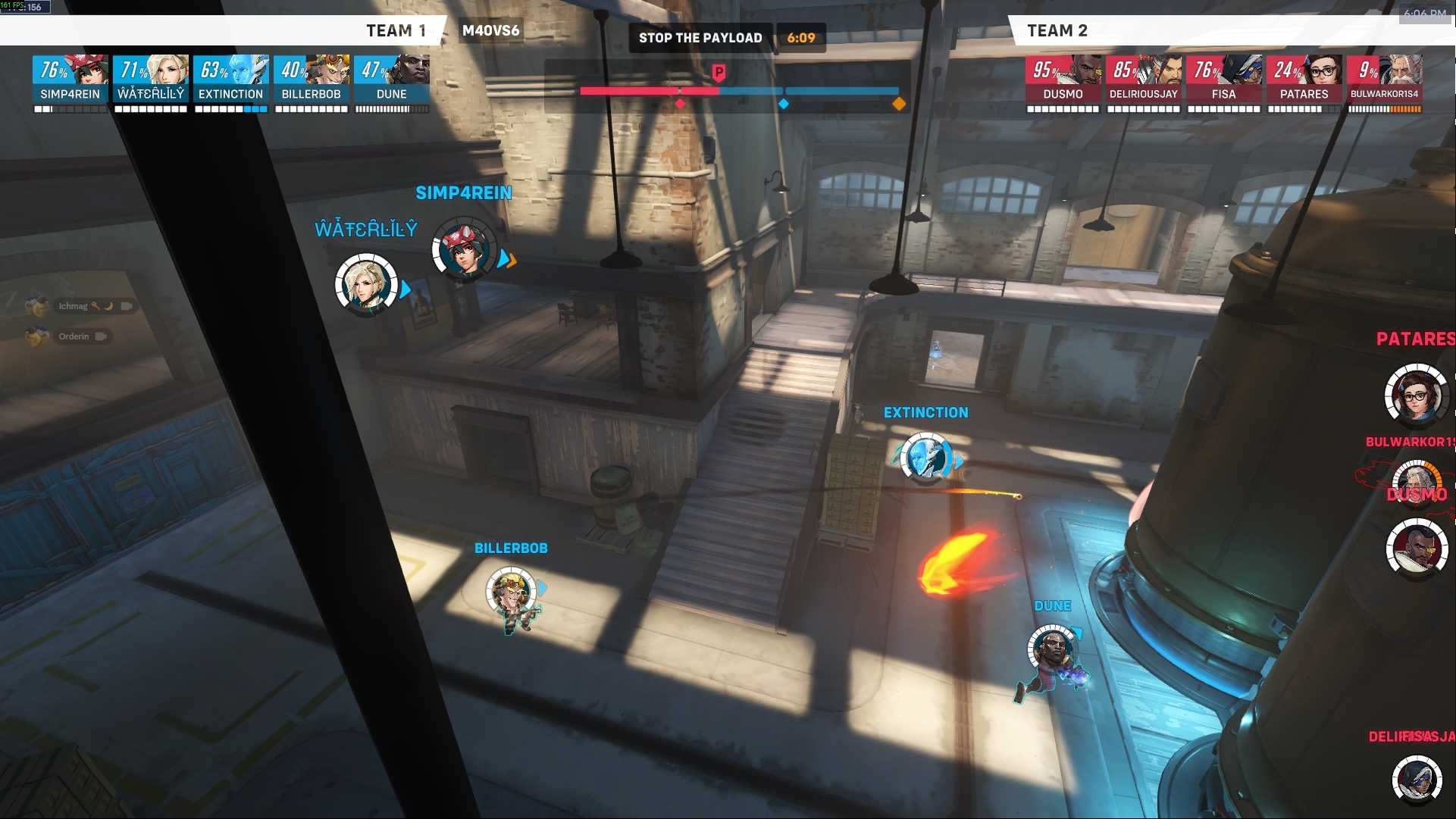Select PATARES's card in the top roster
1456x819 pixels.
pyautogui.click(x=1304, y=79)
